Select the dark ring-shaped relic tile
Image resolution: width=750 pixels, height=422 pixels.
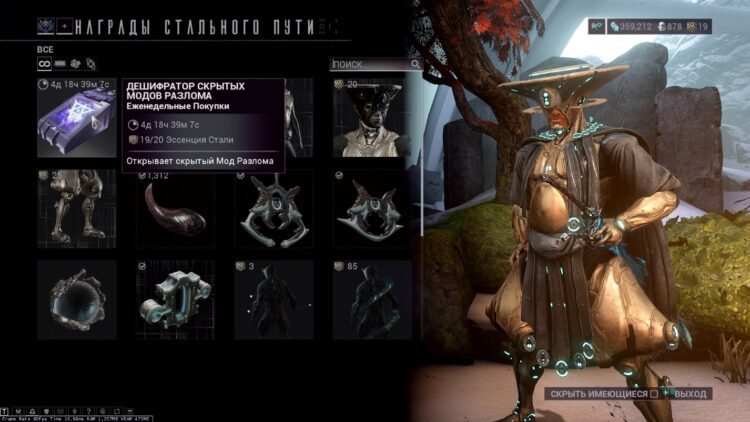coord(76,298)
